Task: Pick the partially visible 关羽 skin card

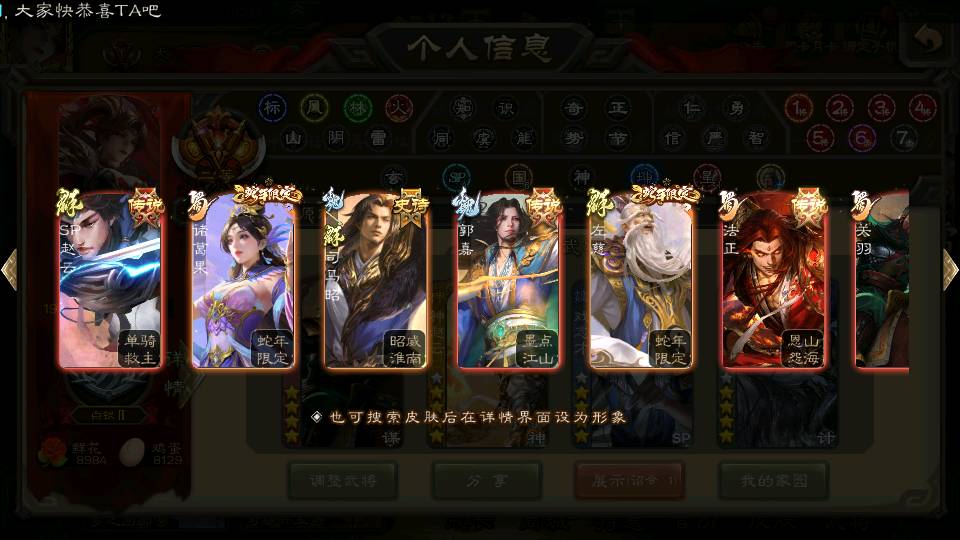Action: click(x=881, y=280)
